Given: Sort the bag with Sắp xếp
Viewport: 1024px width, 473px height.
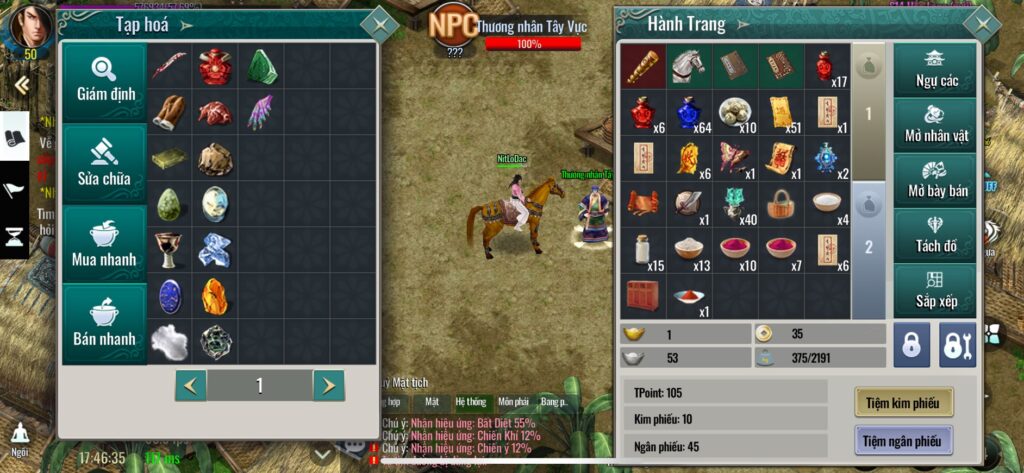Looking at the screenshot, I should (x=936, y=290).
